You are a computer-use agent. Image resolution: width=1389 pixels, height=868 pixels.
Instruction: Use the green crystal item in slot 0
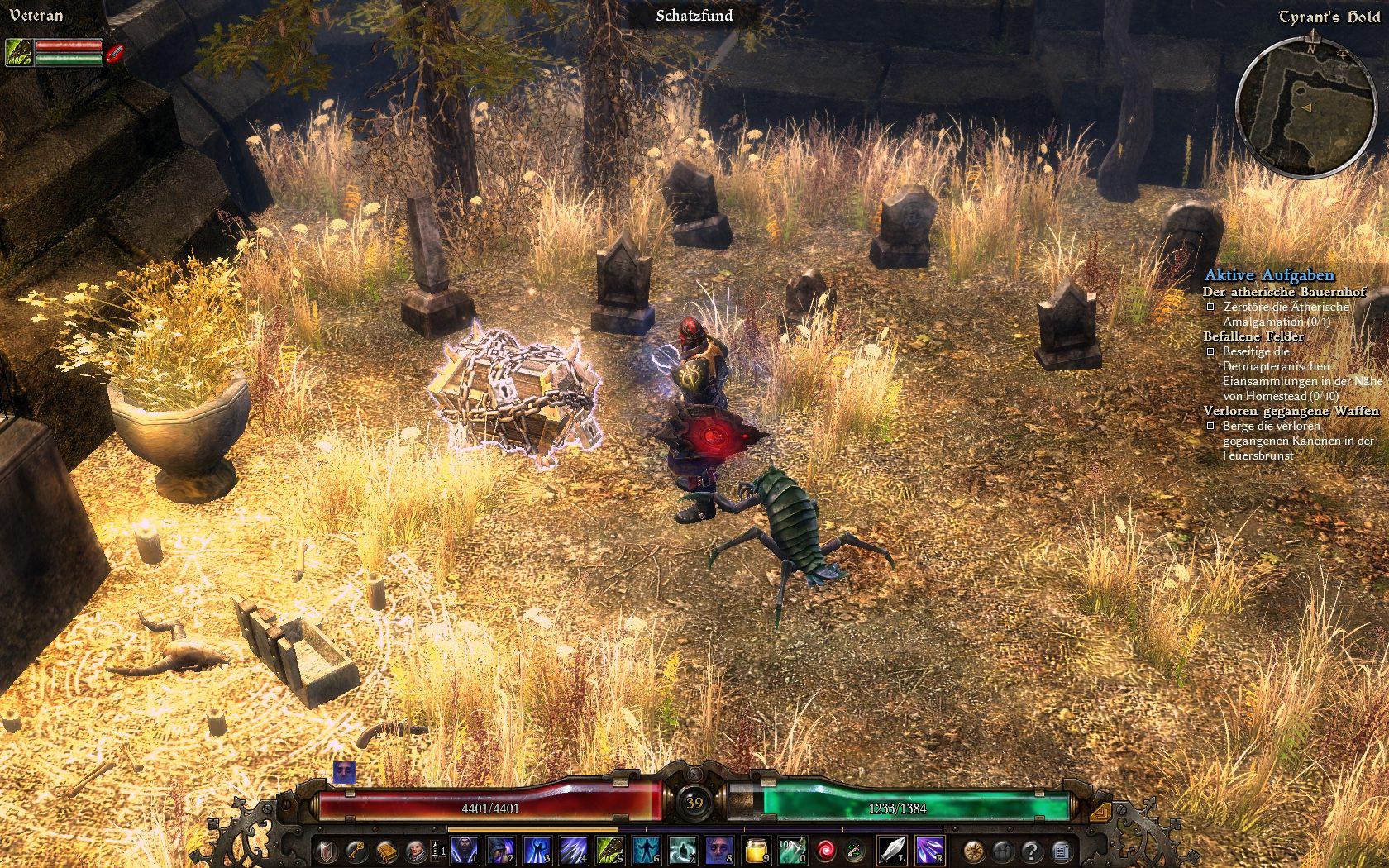[792, 850]
